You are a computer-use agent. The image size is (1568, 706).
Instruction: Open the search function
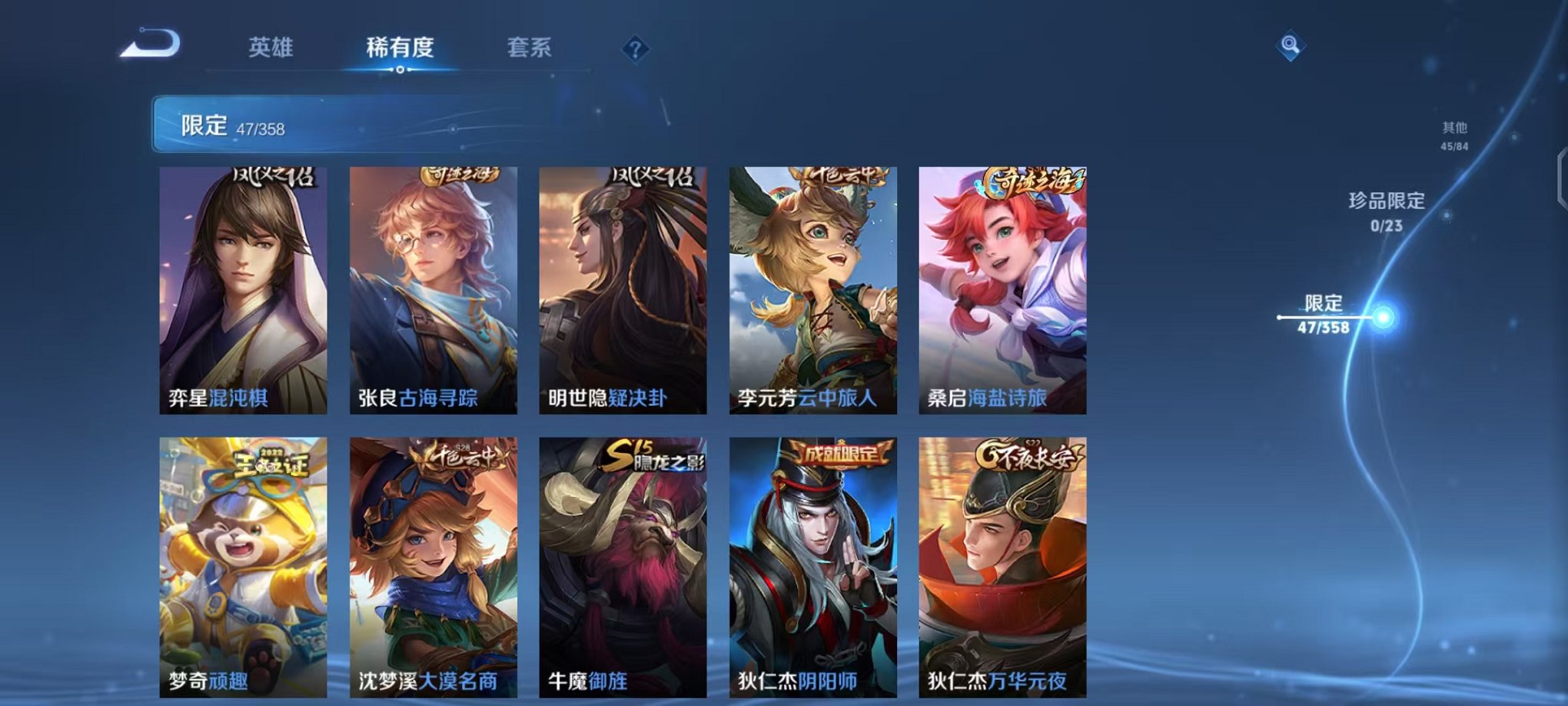pos(1291,46)
